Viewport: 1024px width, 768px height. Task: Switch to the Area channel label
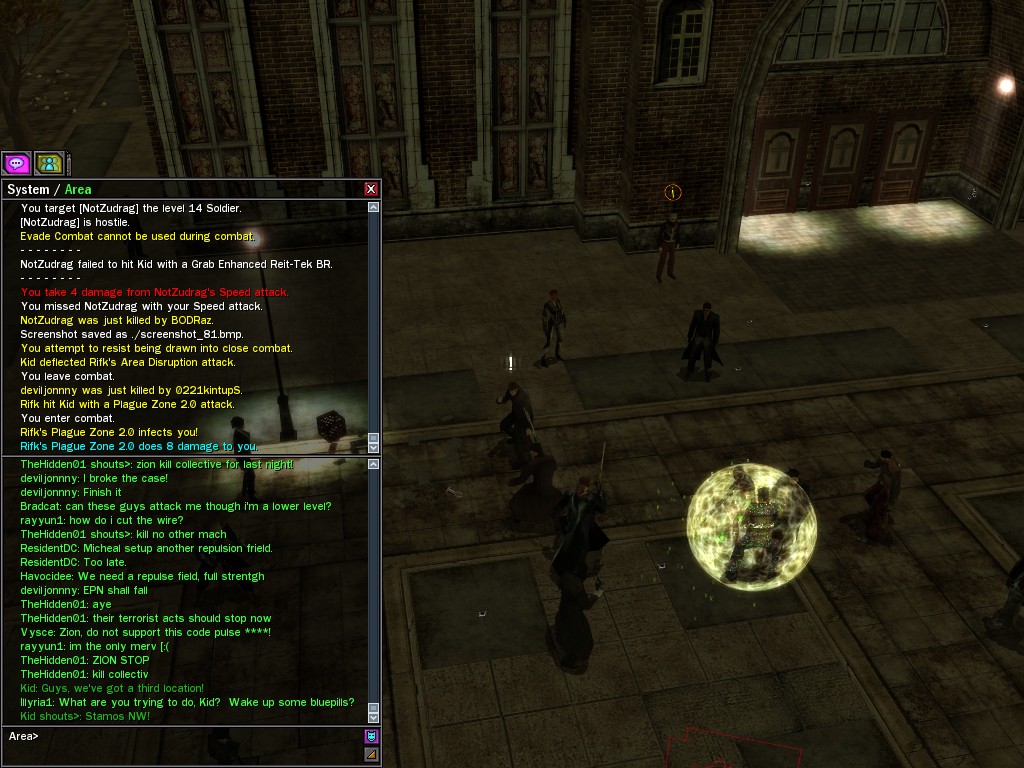(x=78, y=190)
